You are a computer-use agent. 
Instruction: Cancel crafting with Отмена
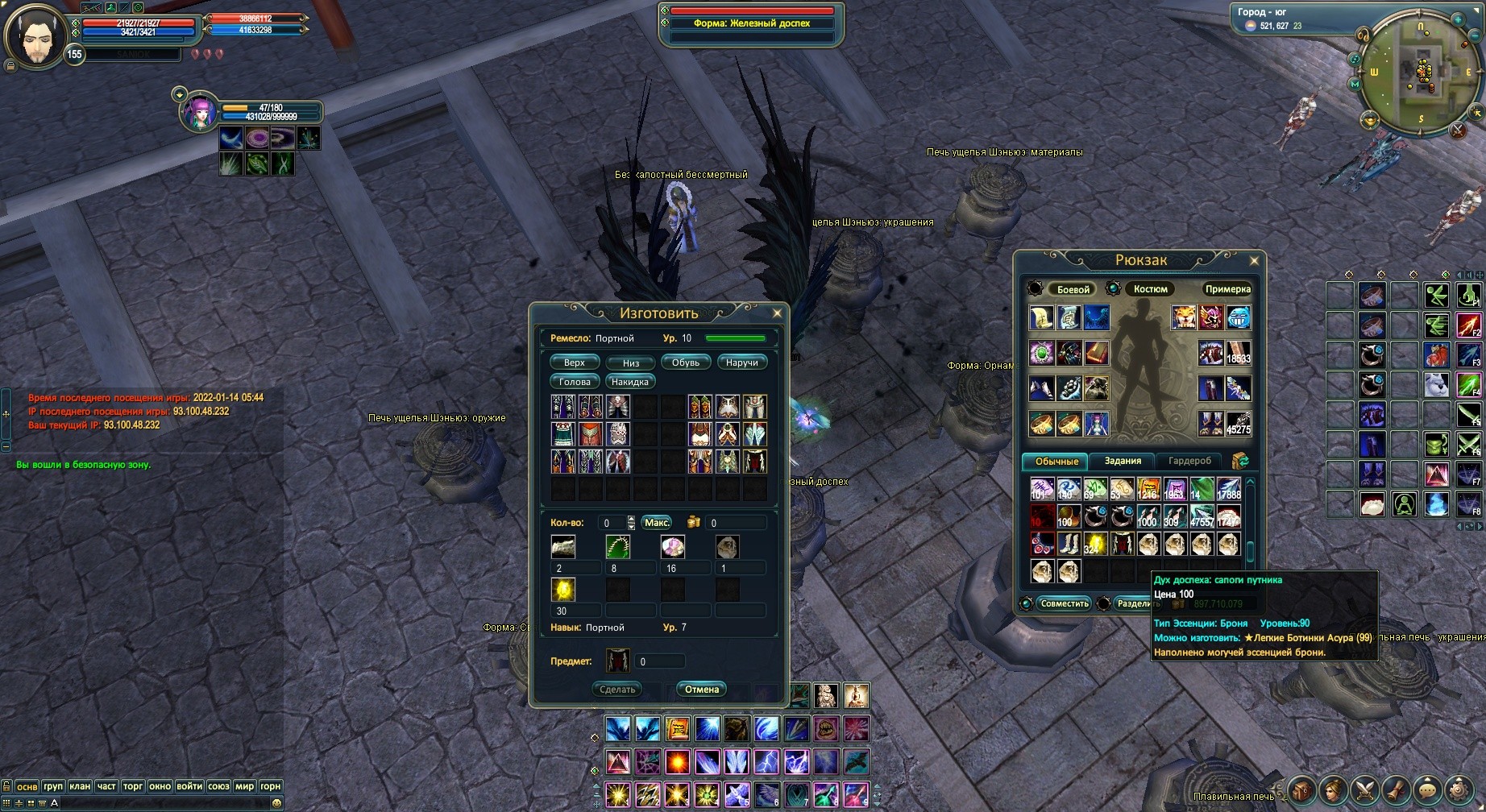701,690
